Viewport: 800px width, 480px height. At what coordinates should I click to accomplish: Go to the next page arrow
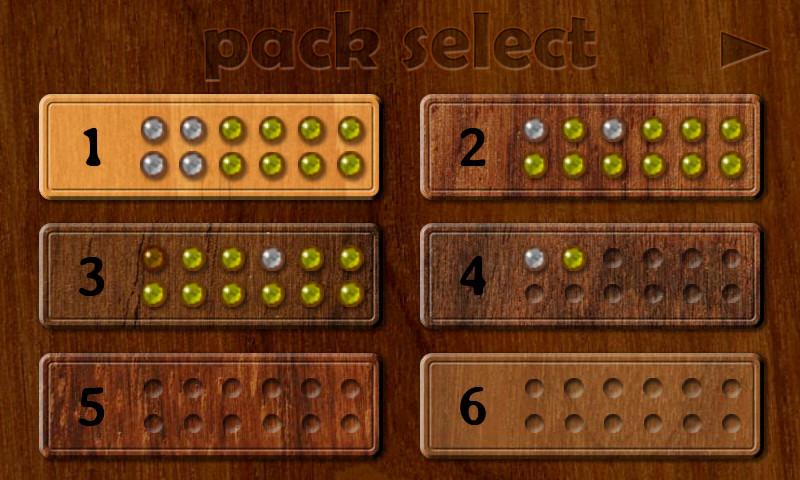point(743,50)
